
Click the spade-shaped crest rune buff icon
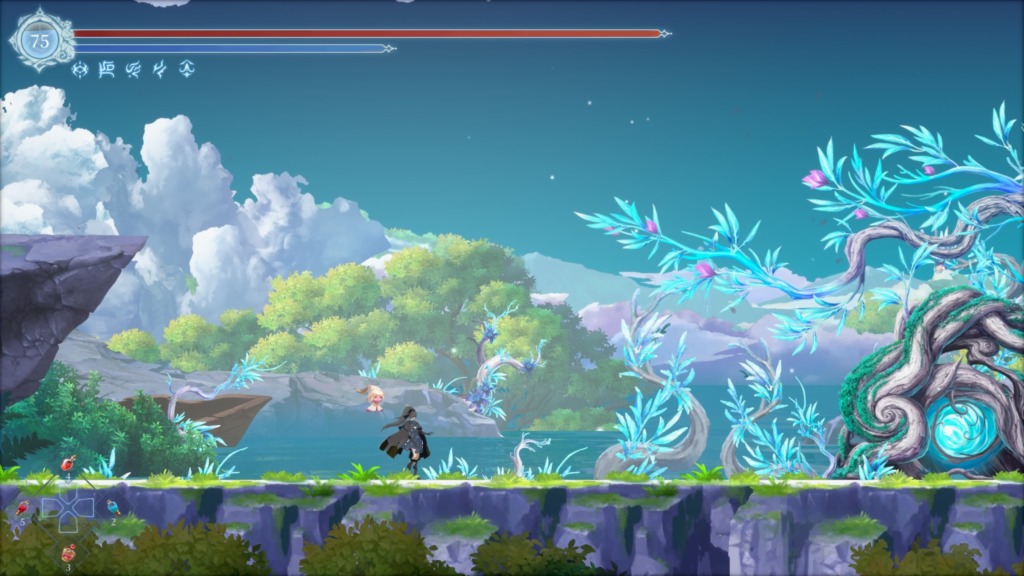click(185, 69)
